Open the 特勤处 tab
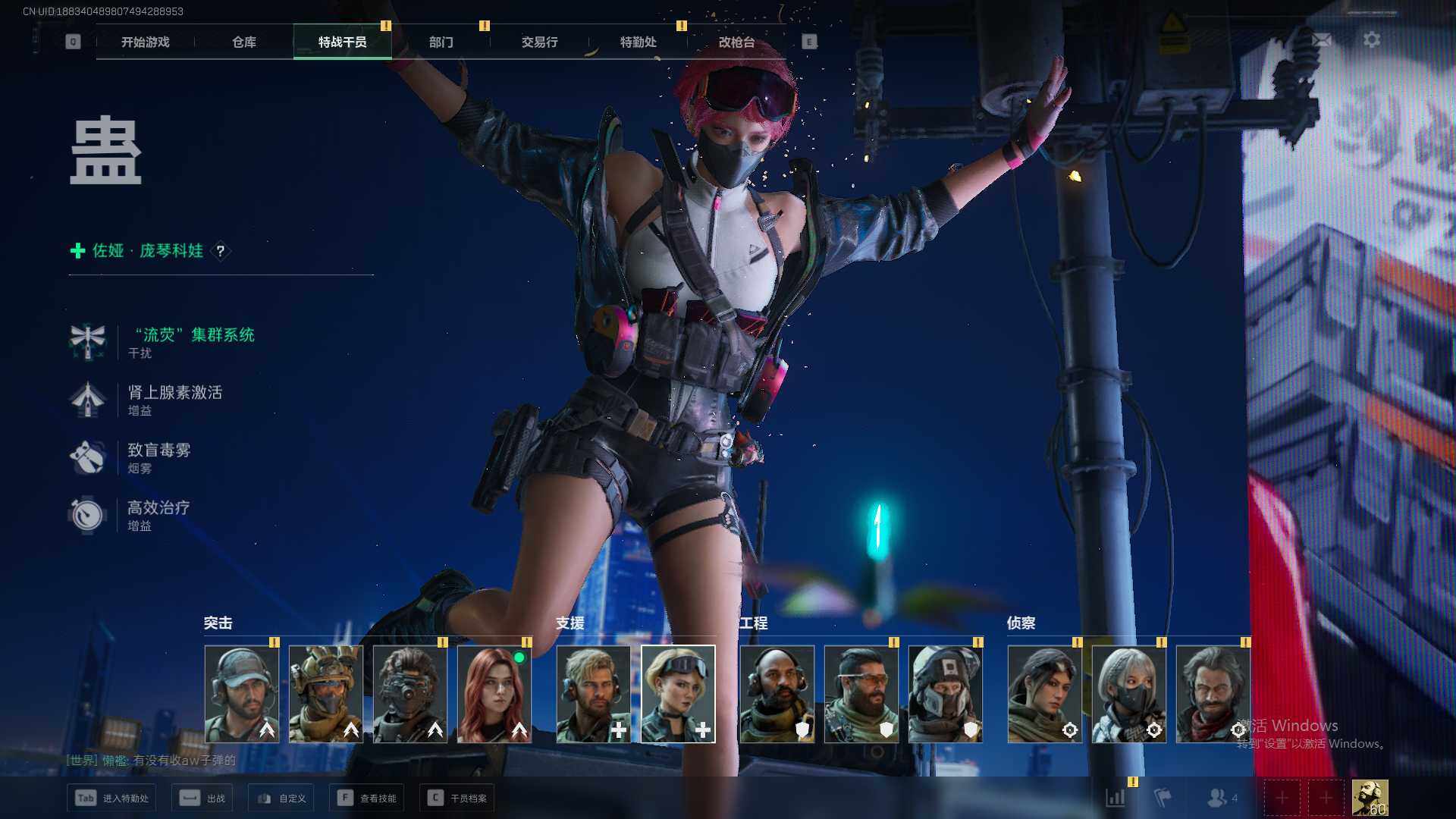 [x=638, y=42]
